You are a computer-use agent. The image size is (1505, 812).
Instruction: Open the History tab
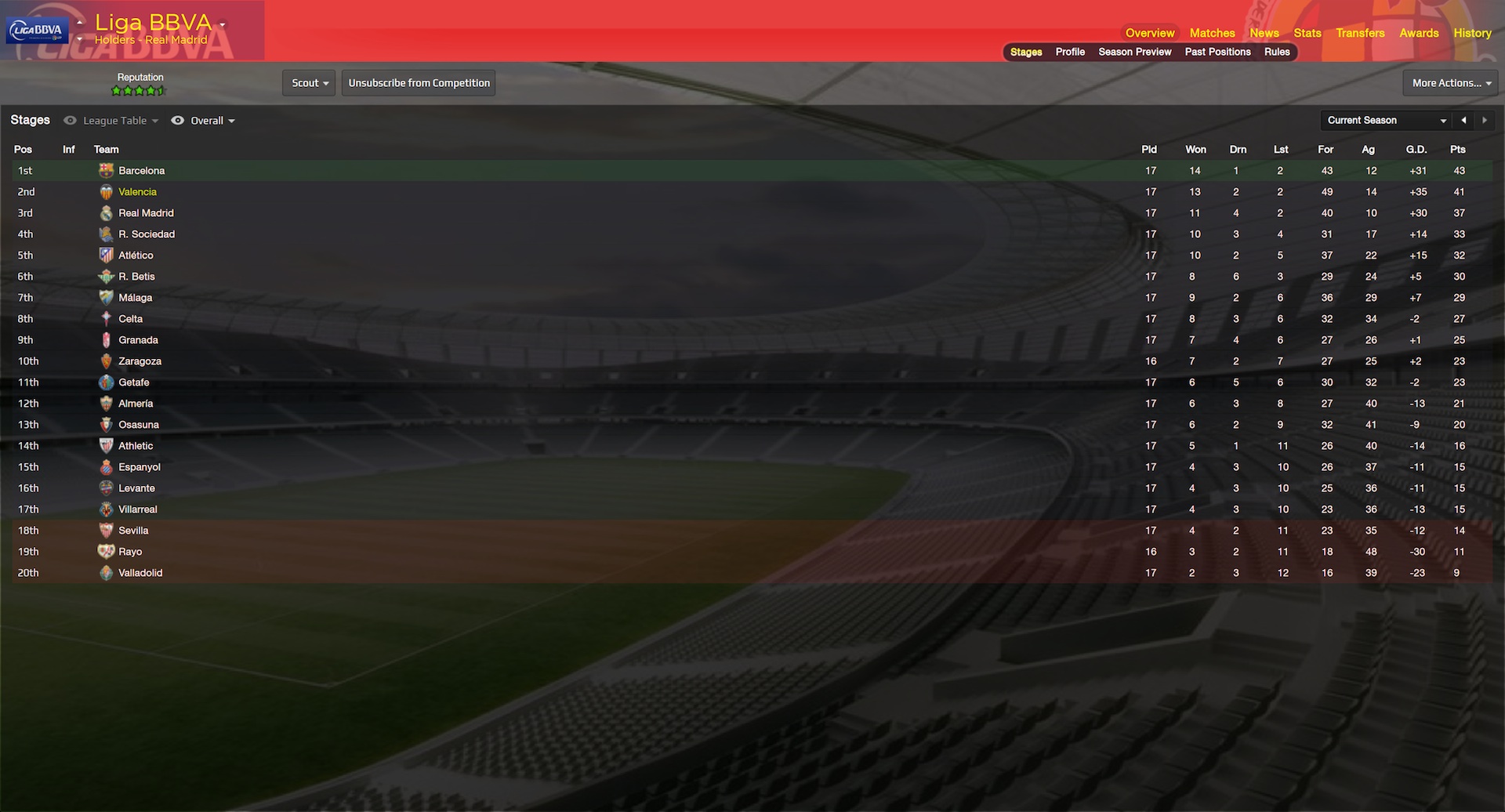click(1472, 33)
